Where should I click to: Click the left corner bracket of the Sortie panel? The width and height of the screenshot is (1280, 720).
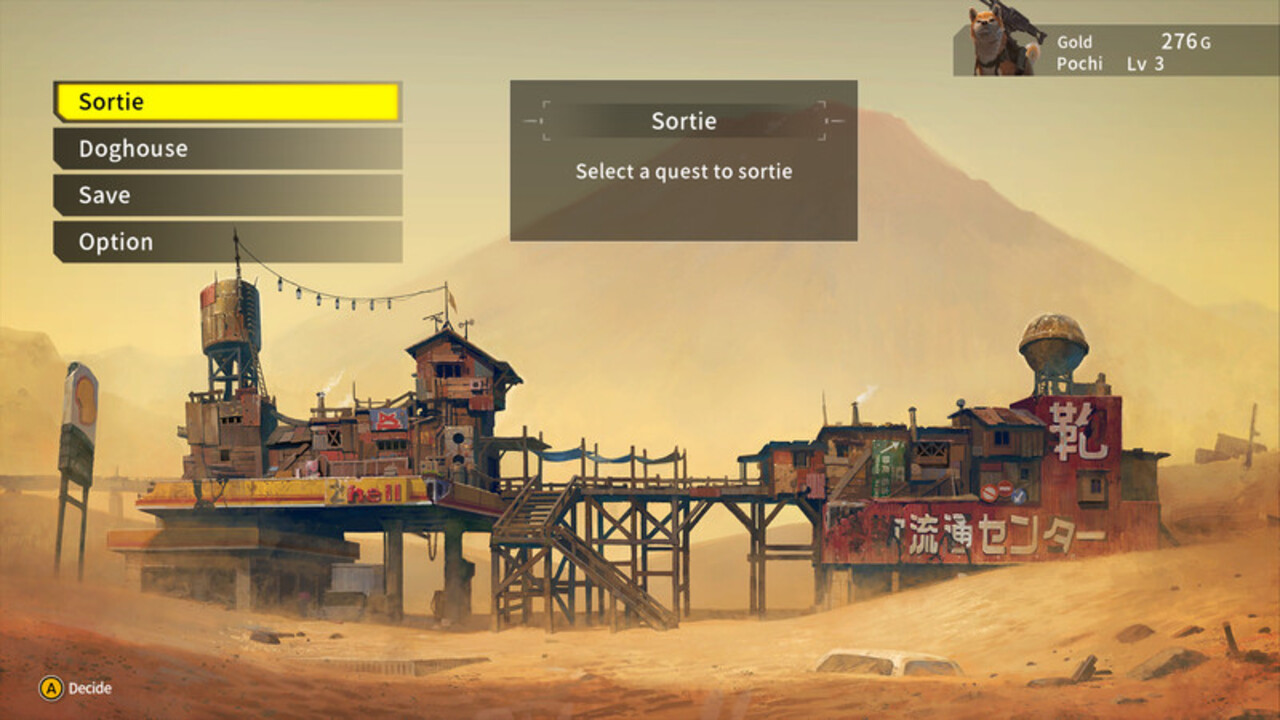(x=541, y=119)
